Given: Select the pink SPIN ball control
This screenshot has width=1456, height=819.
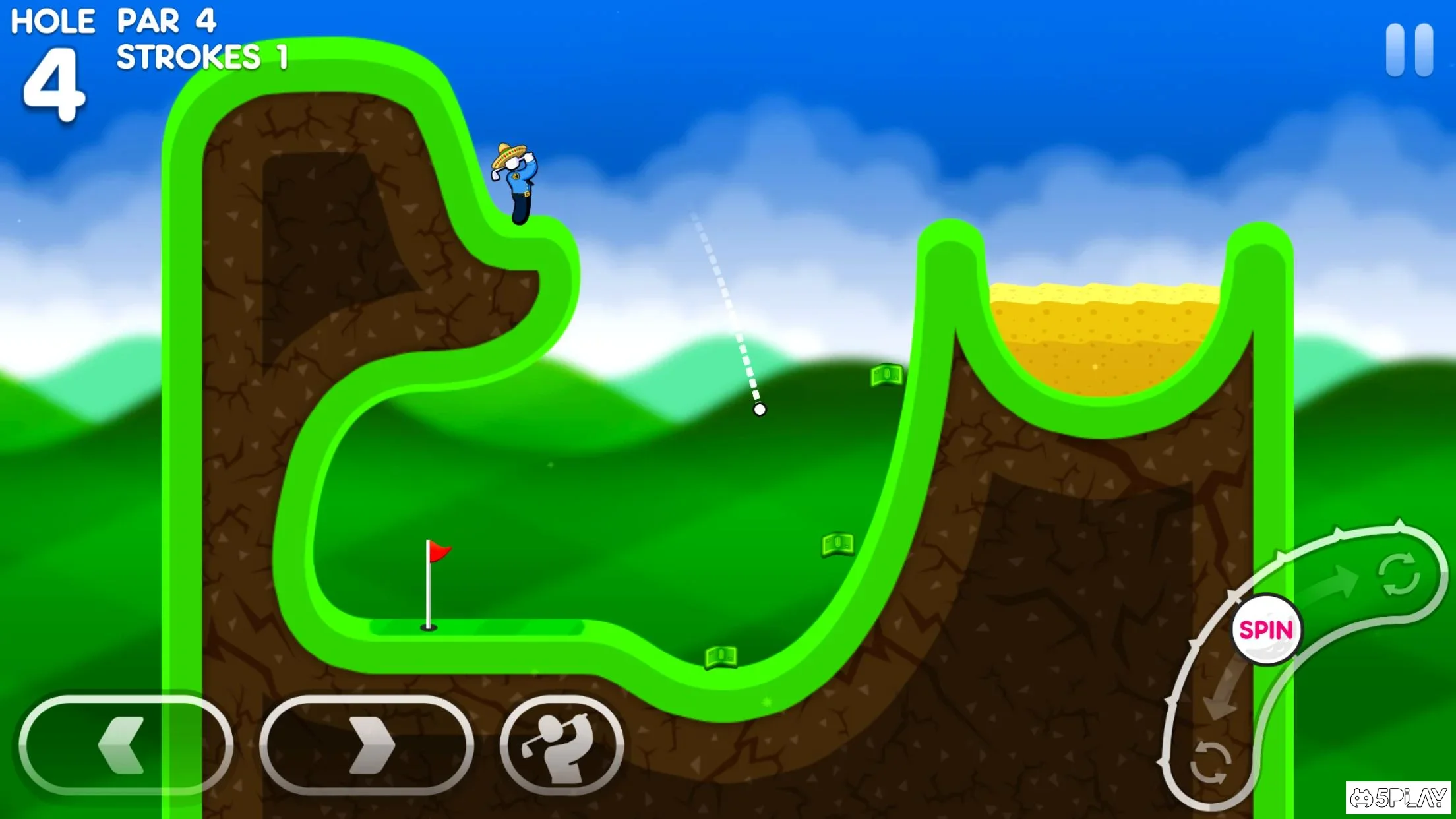Looking at the screenshot, I should pyautogui.click(x=1265, y=630).
